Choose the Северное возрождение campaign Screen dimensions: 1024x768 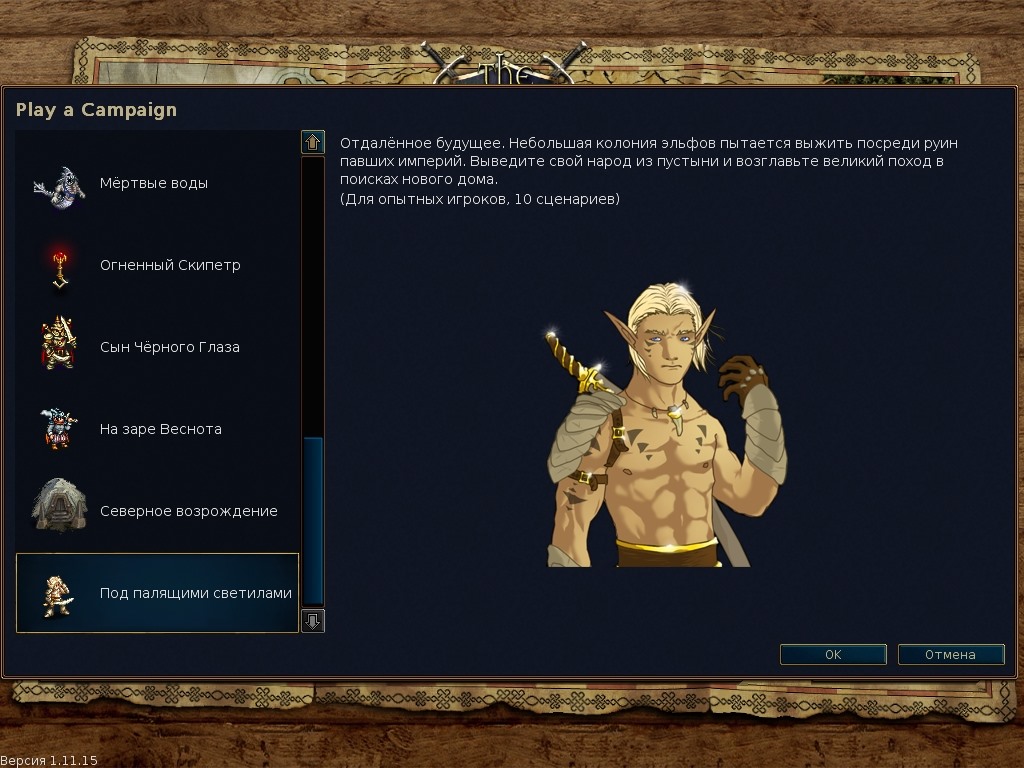(155, 512)
